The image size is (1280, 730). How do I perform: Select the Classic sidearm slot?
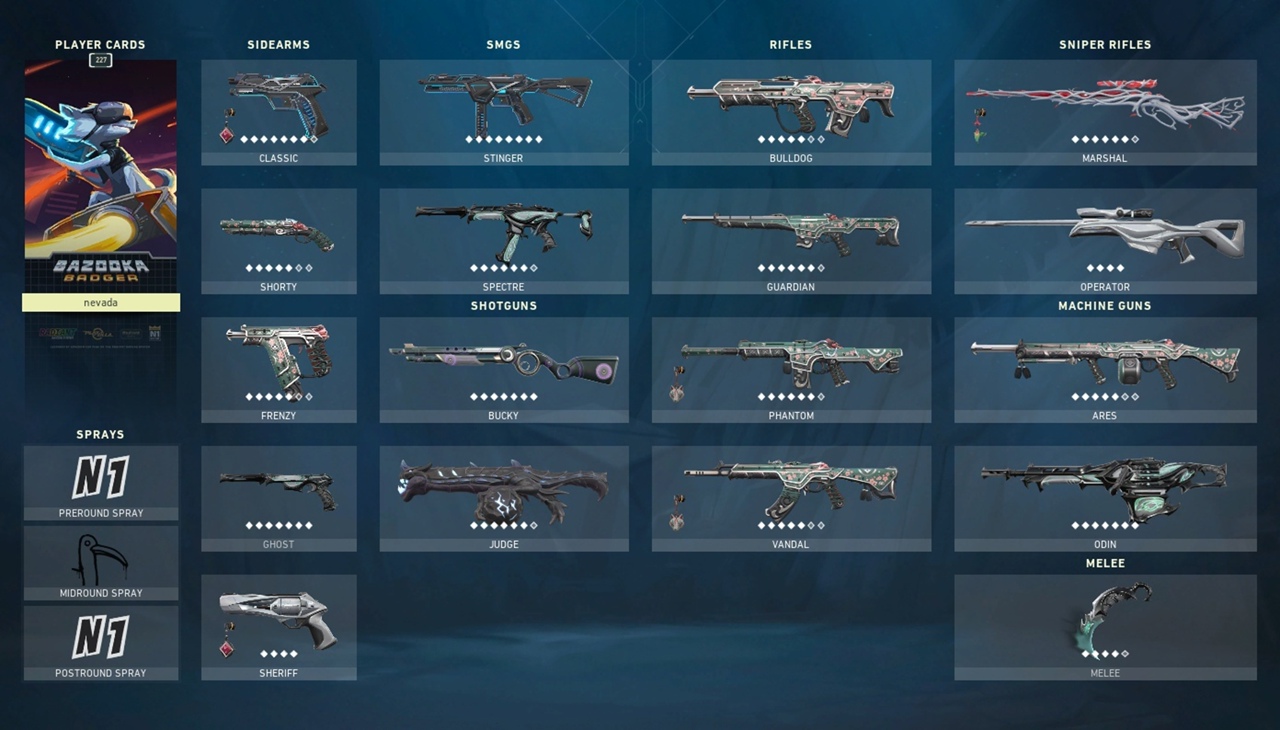[278, 111]
